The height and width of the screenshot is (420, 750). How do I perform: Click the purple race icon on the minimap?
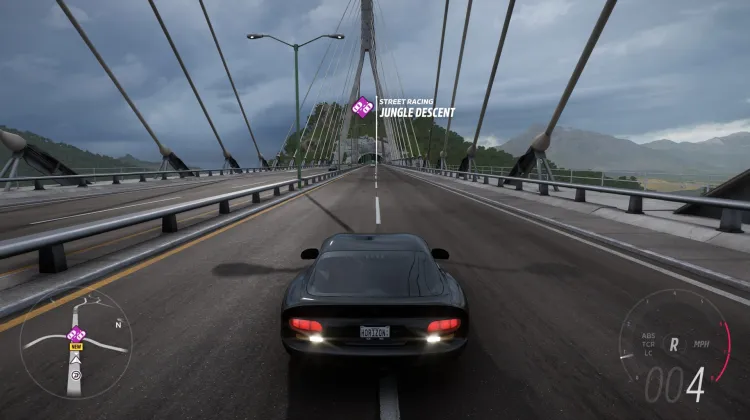[76, 333]
